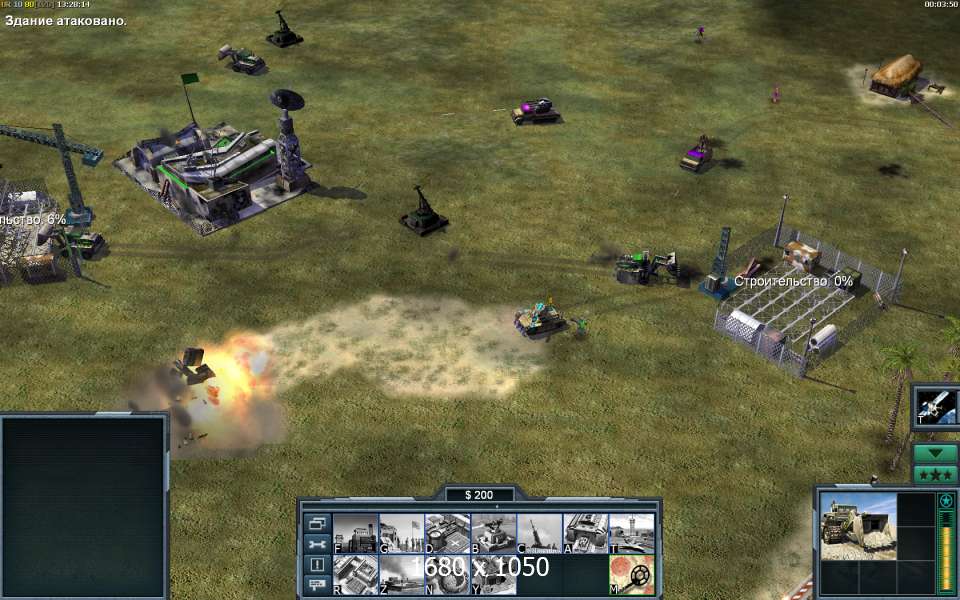The image size is (960, 600).
Task: Build the gun turret defense labeled B
Action: tap(493, 533)
